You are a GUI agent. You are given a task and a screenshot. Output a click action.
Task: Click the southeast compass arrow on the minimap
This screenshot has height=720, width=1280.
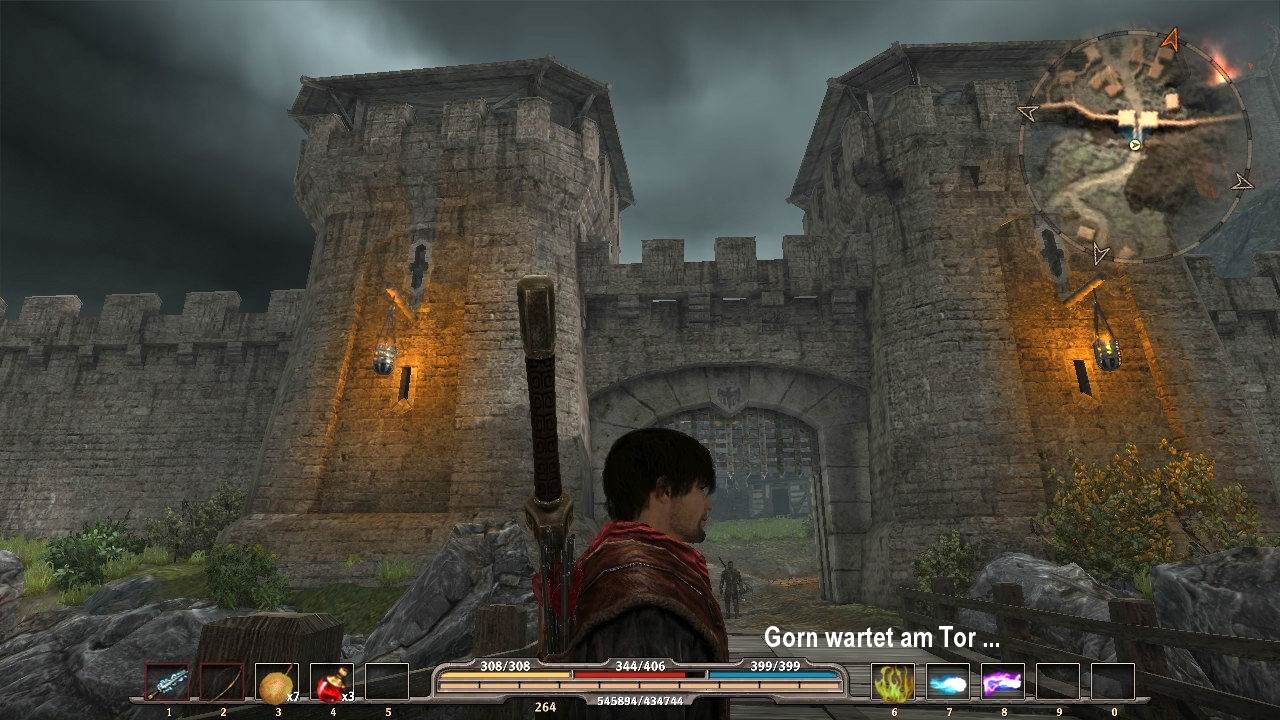(x=1240, y=183)
